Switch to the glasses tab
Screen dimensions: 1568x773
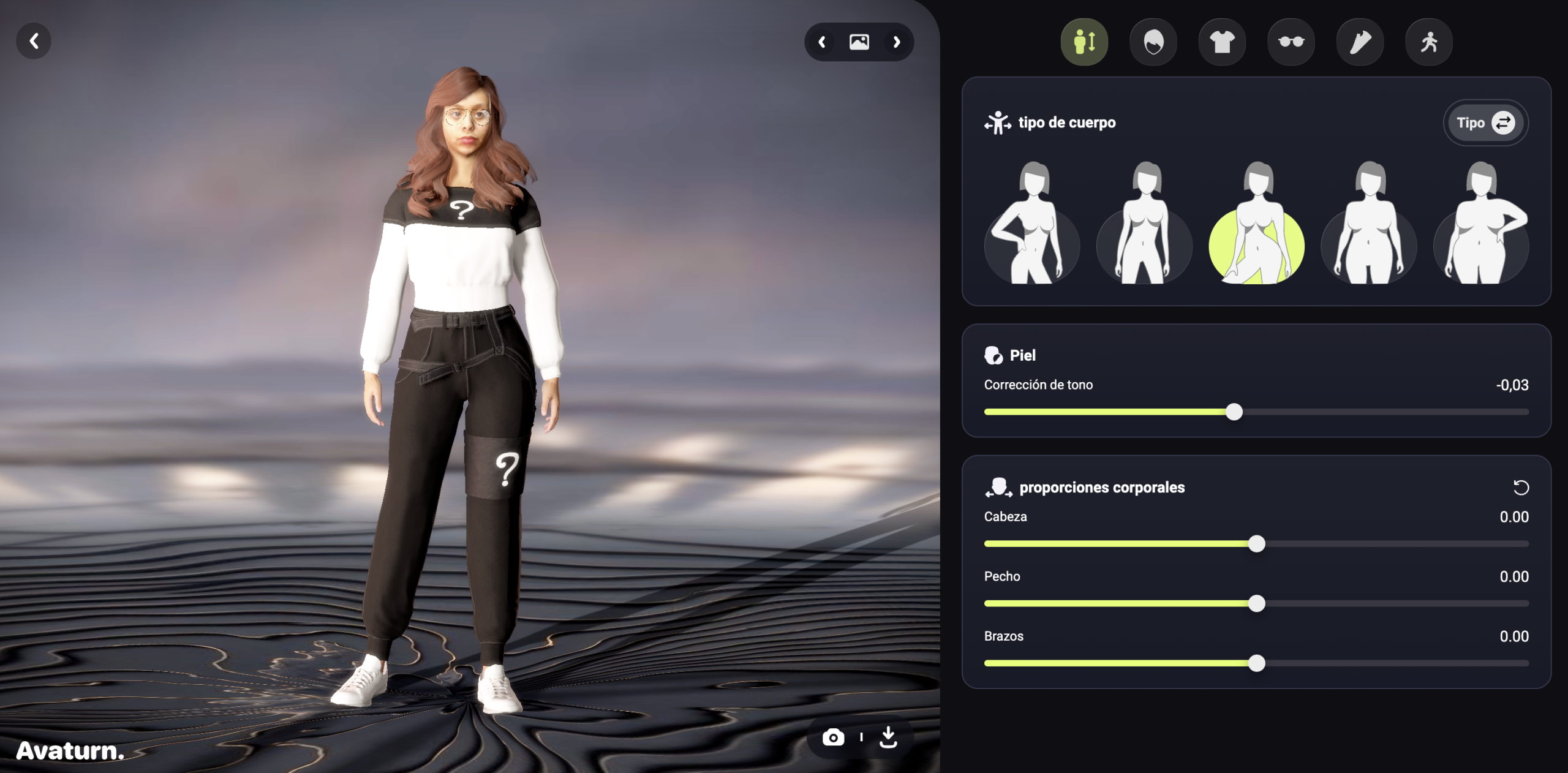tap(1291, 42)
